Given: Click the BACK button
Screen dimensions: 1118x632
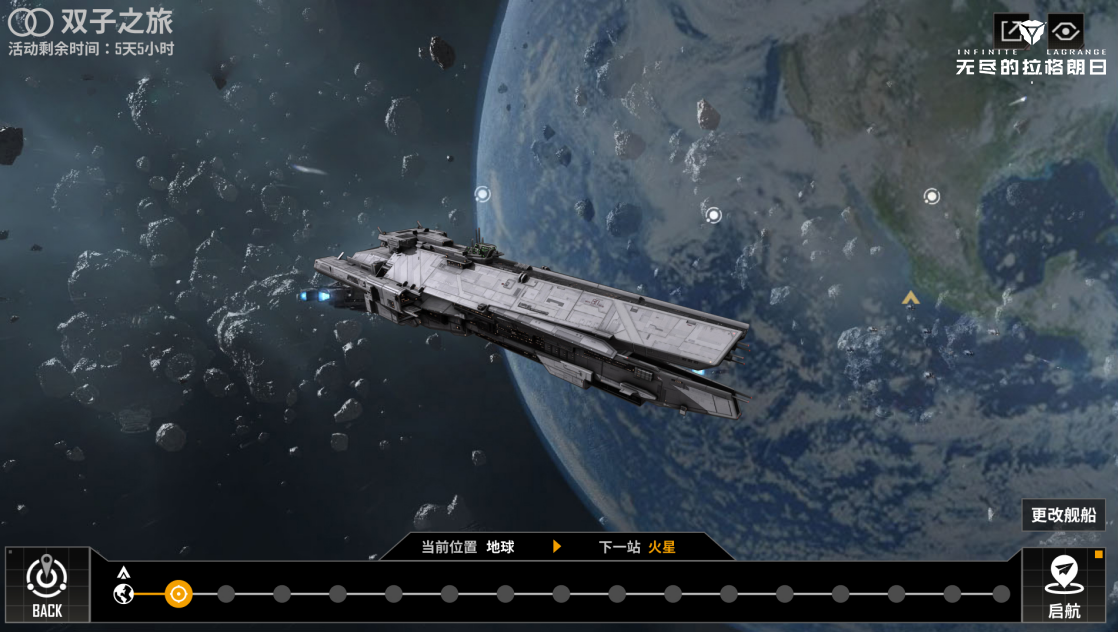Looking at the screenshot, I should pos(46,585).
